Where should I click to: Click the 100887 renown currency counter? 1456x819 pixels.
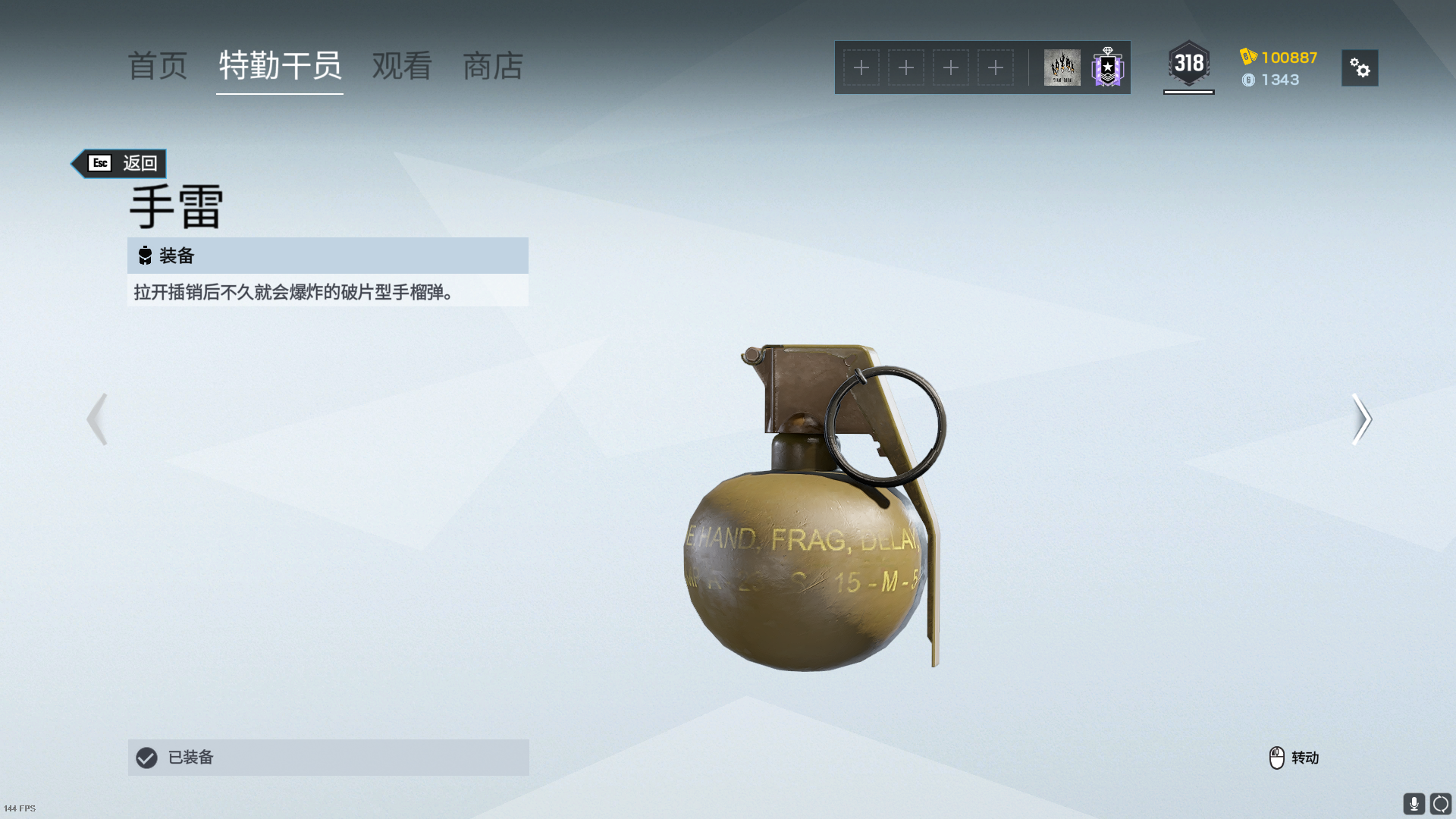point(1279,58)
